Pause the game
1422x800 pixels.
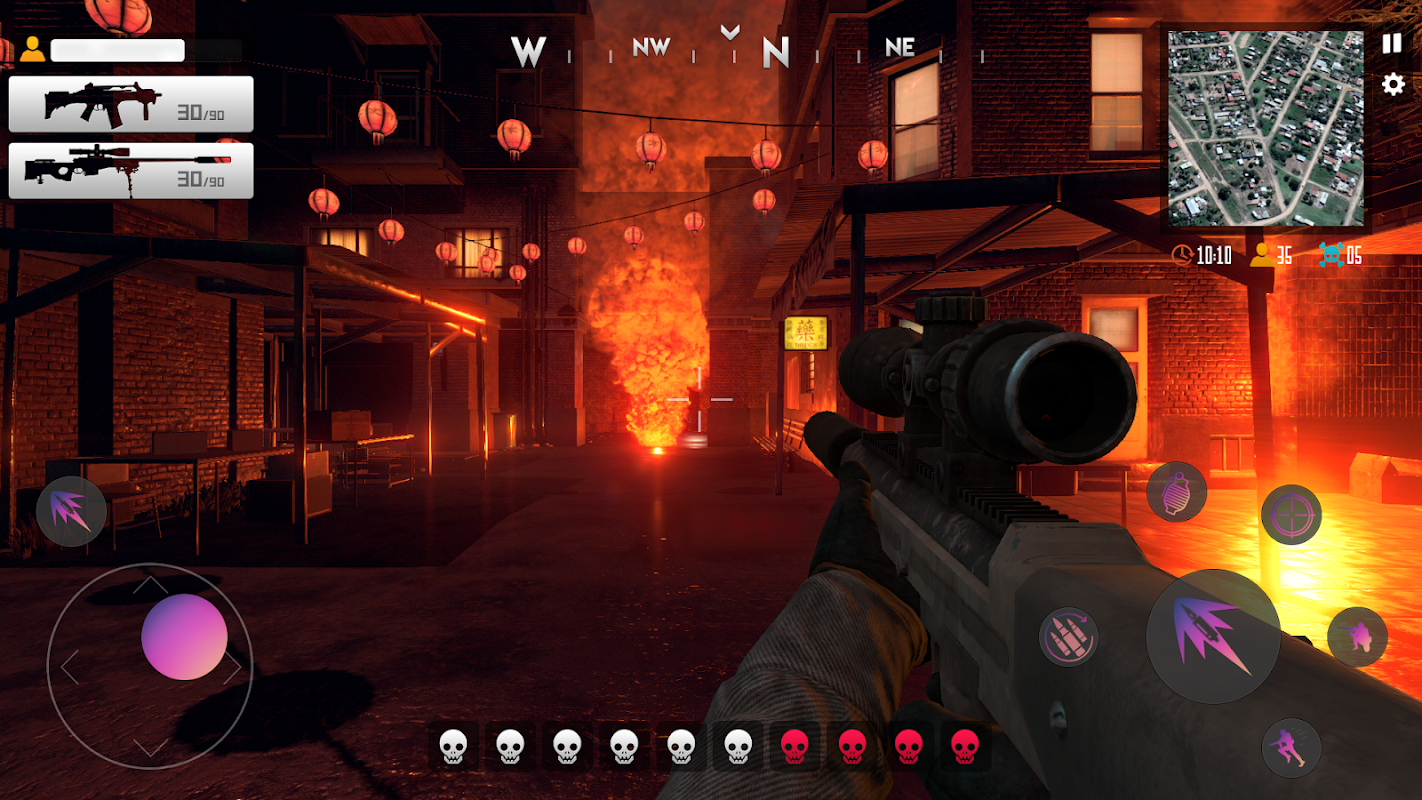click(x=1392, y=44)
